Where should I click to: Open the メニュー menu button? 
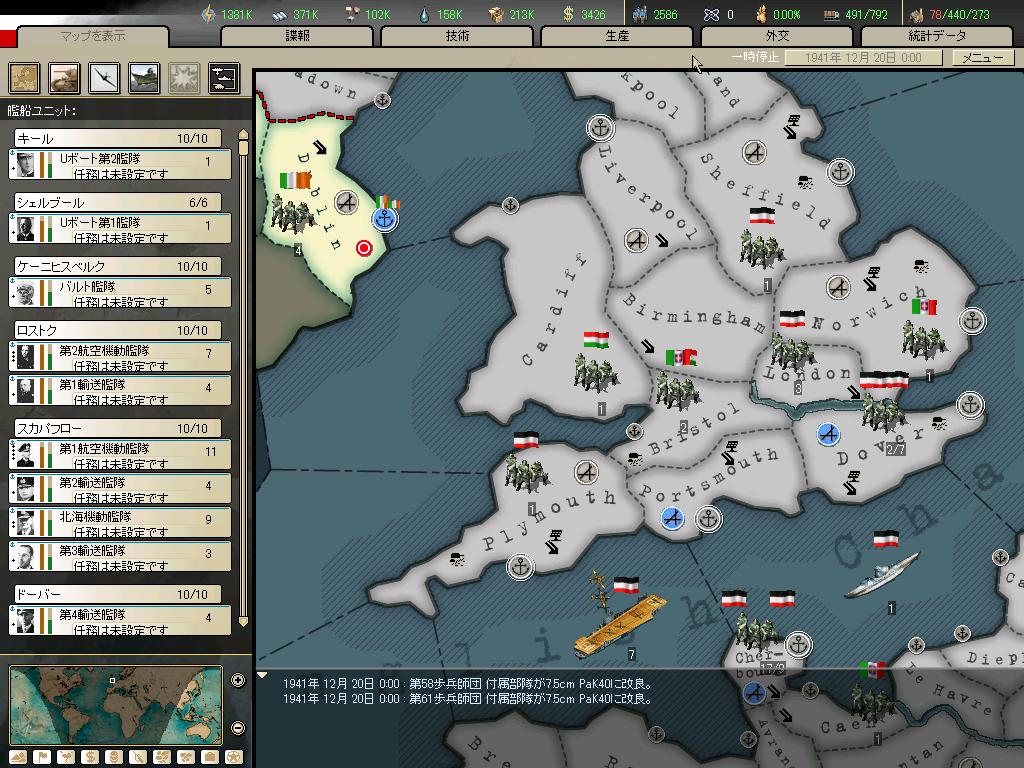tap(981, 57)
